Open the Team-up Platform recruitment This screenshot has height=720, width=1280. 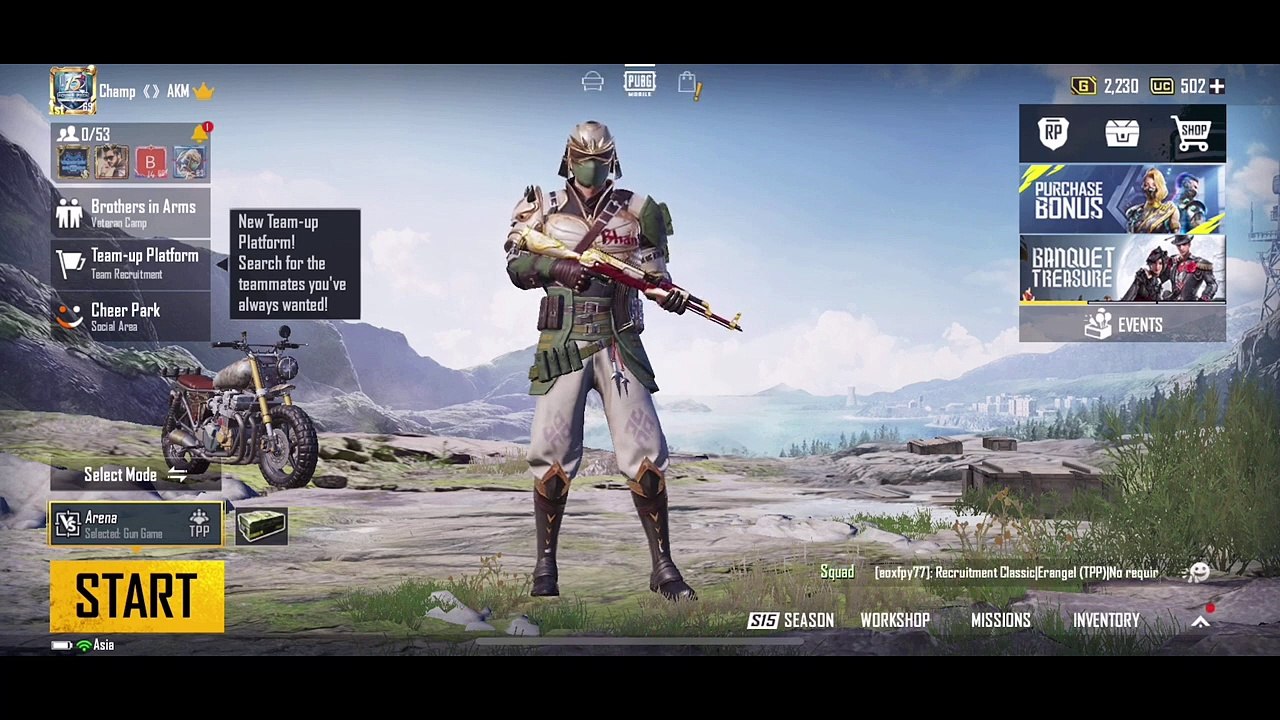[131, 263]
